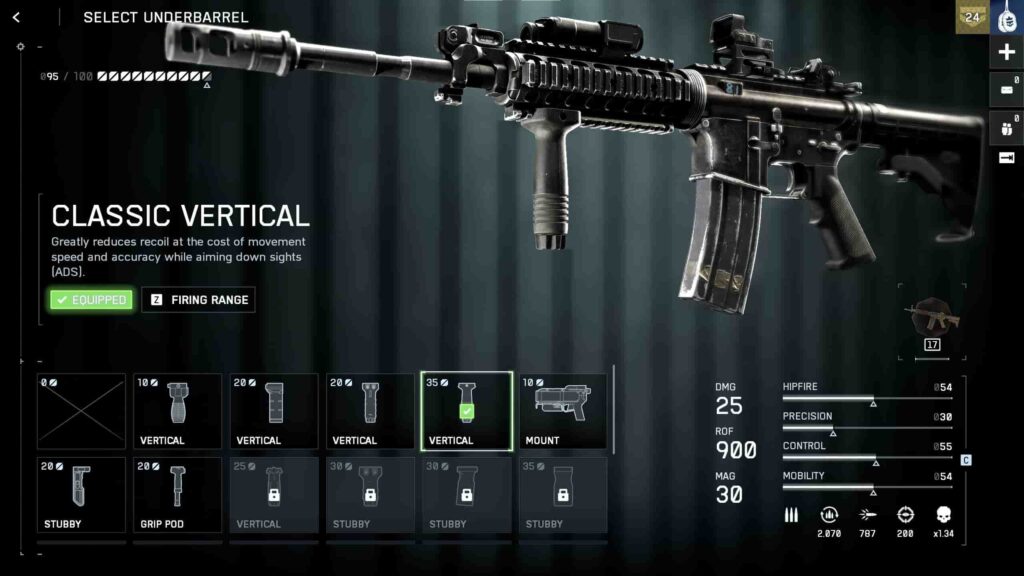Click the locked 35-point Stubby grip
The height and width of the screenshot is (576, 1024).
tap(562, 495)
